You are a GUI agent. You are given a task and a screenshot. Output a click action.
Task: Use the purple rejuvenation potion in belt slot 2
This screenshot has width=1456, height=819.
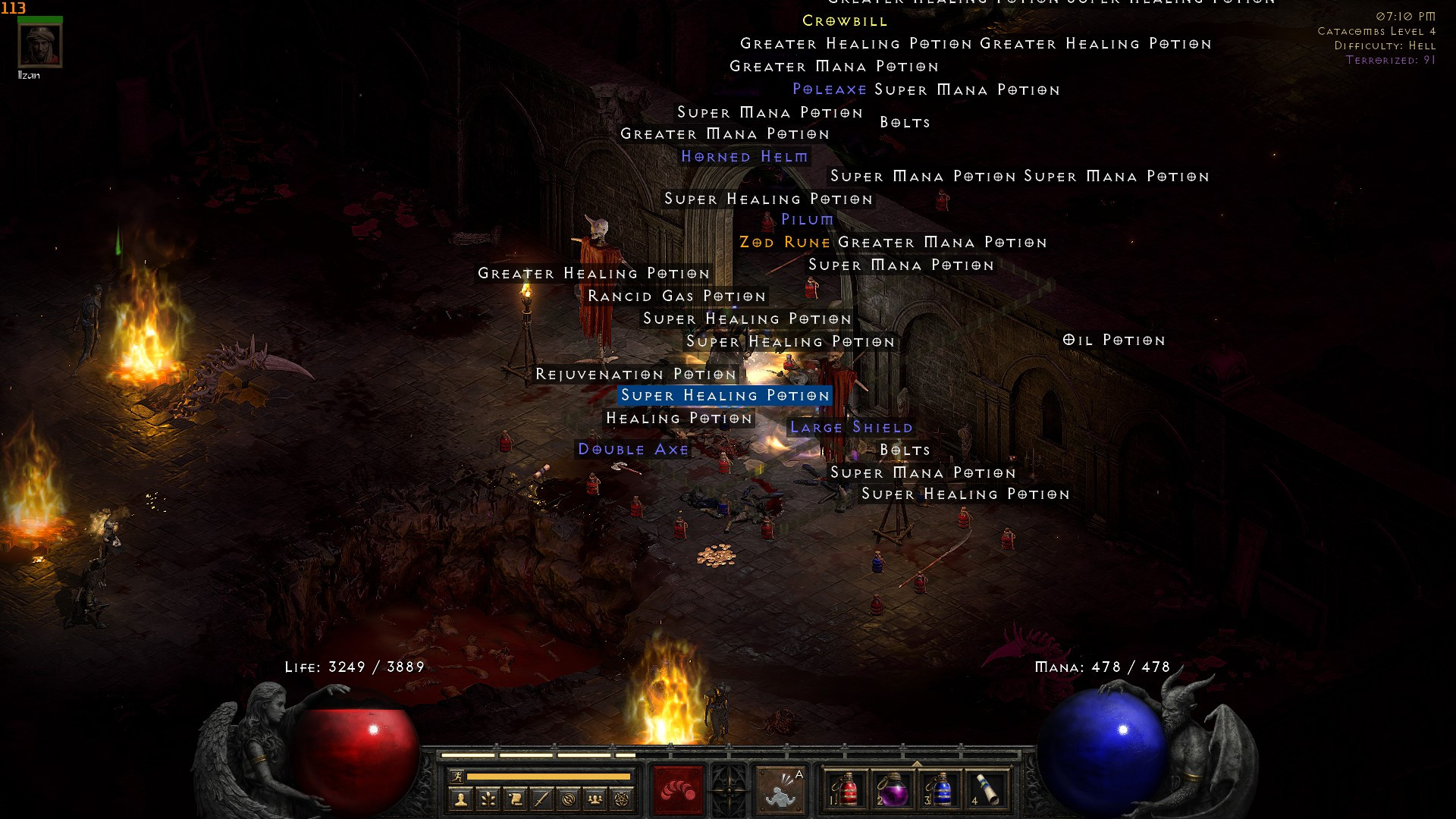(893, 789)
